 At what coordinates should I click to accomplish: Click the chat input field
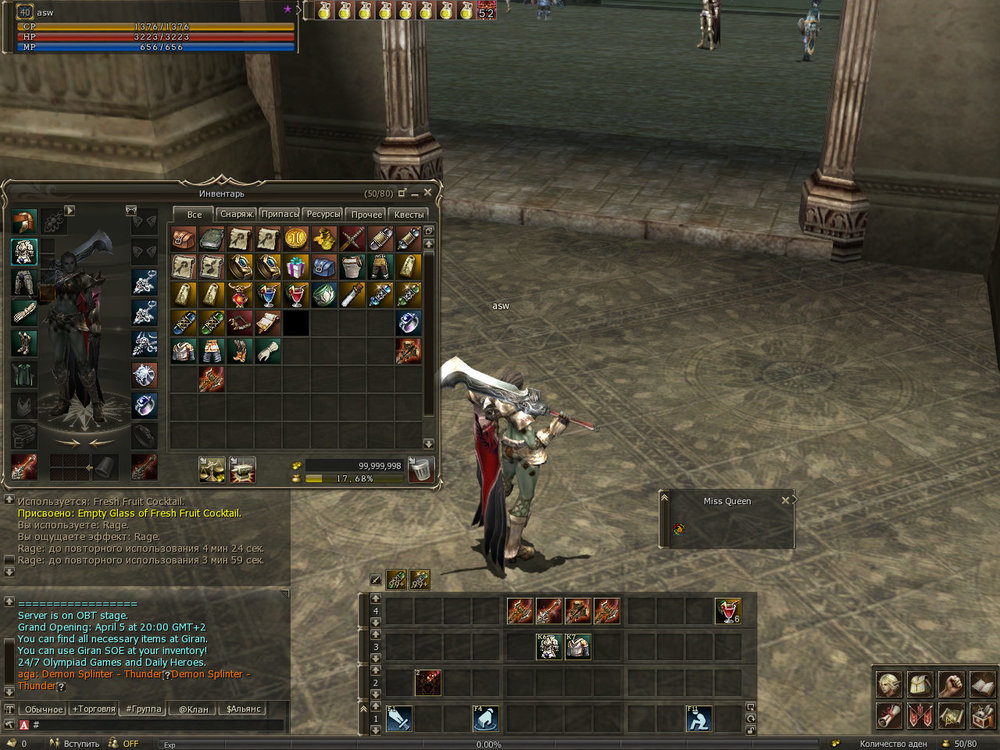pyautogui.click(x=150, y=725)
